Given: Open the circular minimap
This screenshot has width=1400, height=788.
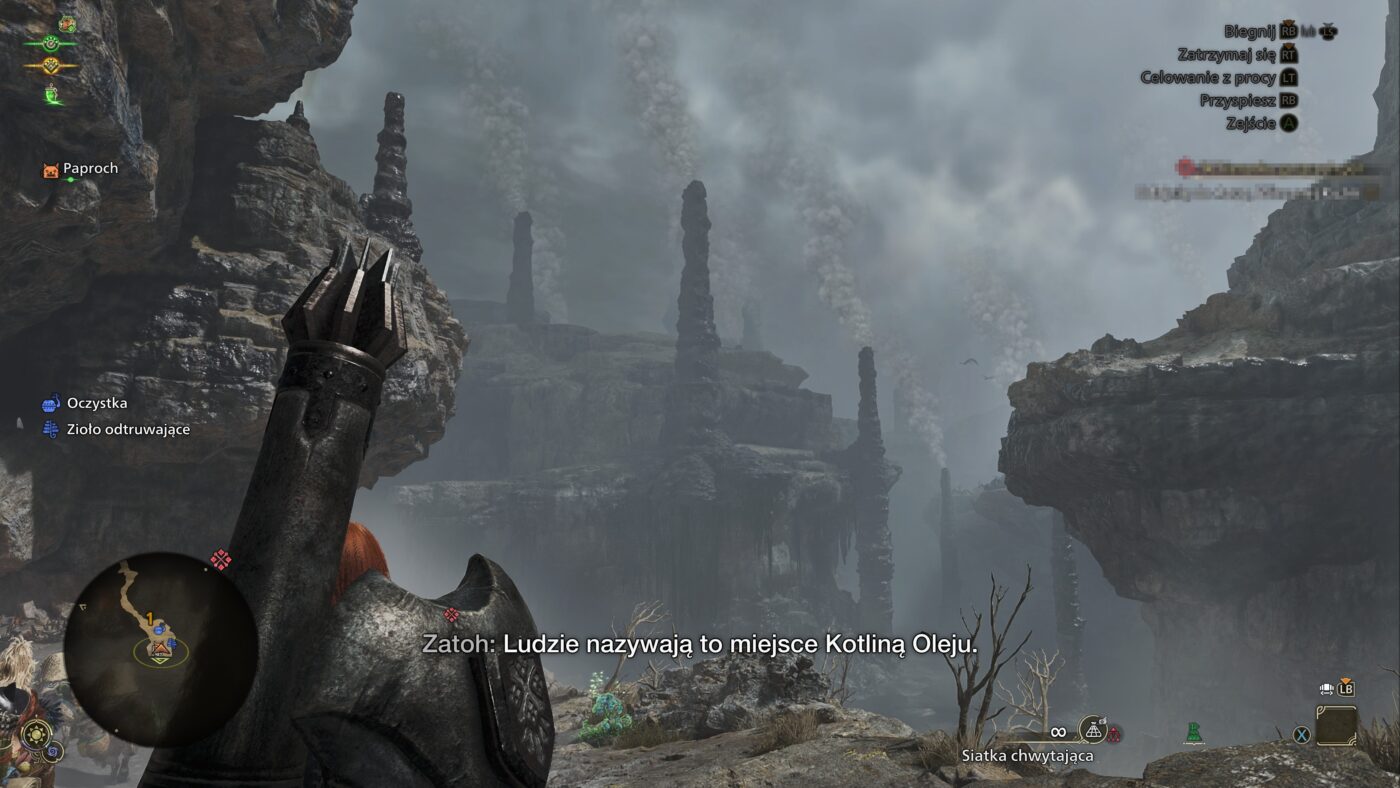Looking at the screenshot, I should click(x=161, y=650).
